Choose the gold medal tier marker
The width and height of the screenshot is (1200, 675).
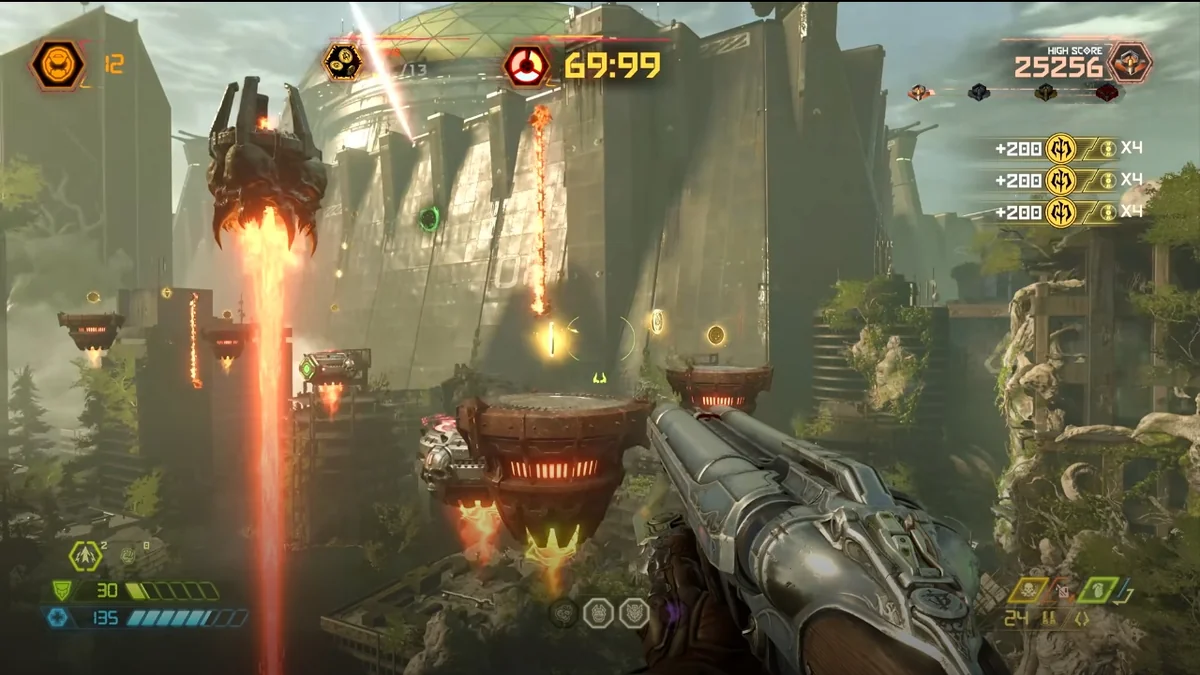[x=1045, y=93]
